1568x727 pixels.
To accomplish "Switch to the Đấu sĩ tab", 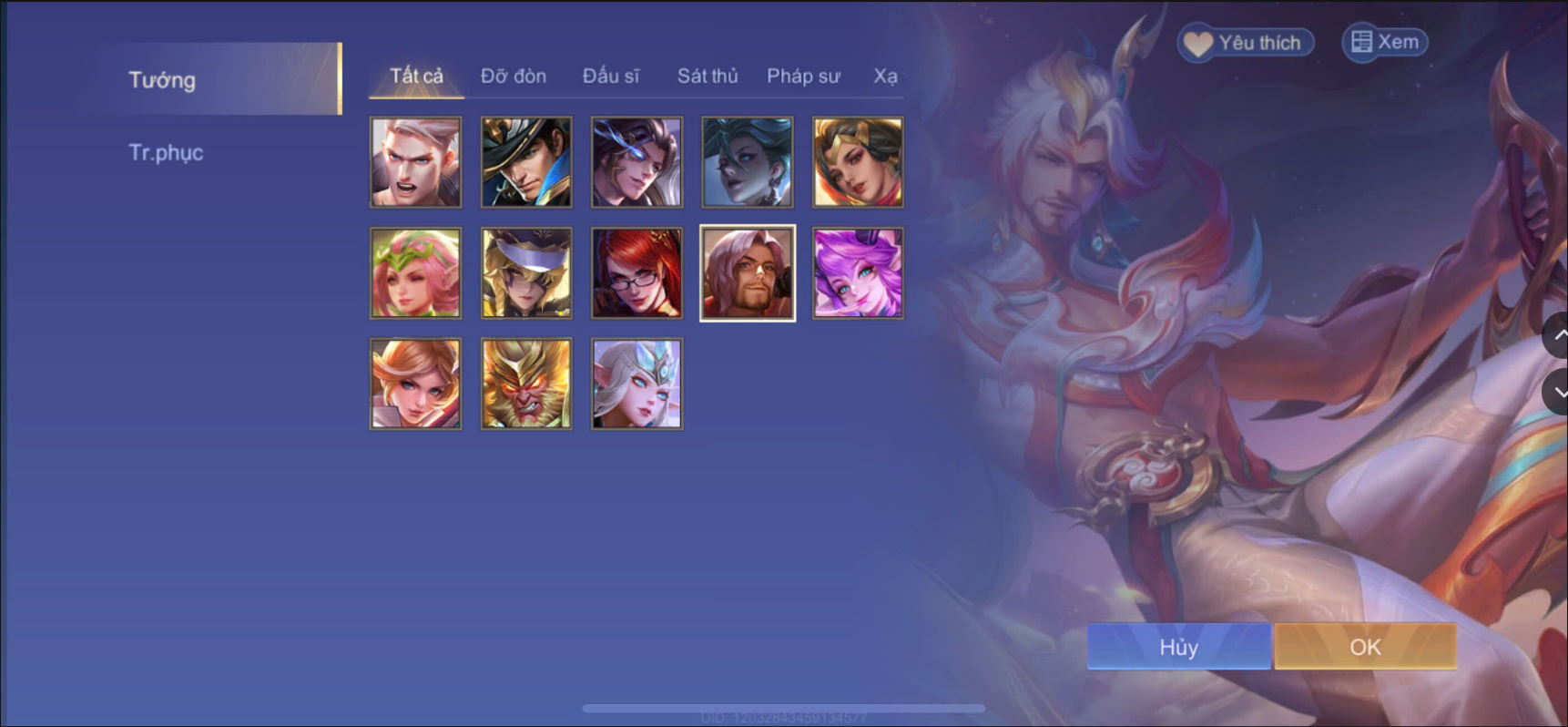I will (614, 77).
